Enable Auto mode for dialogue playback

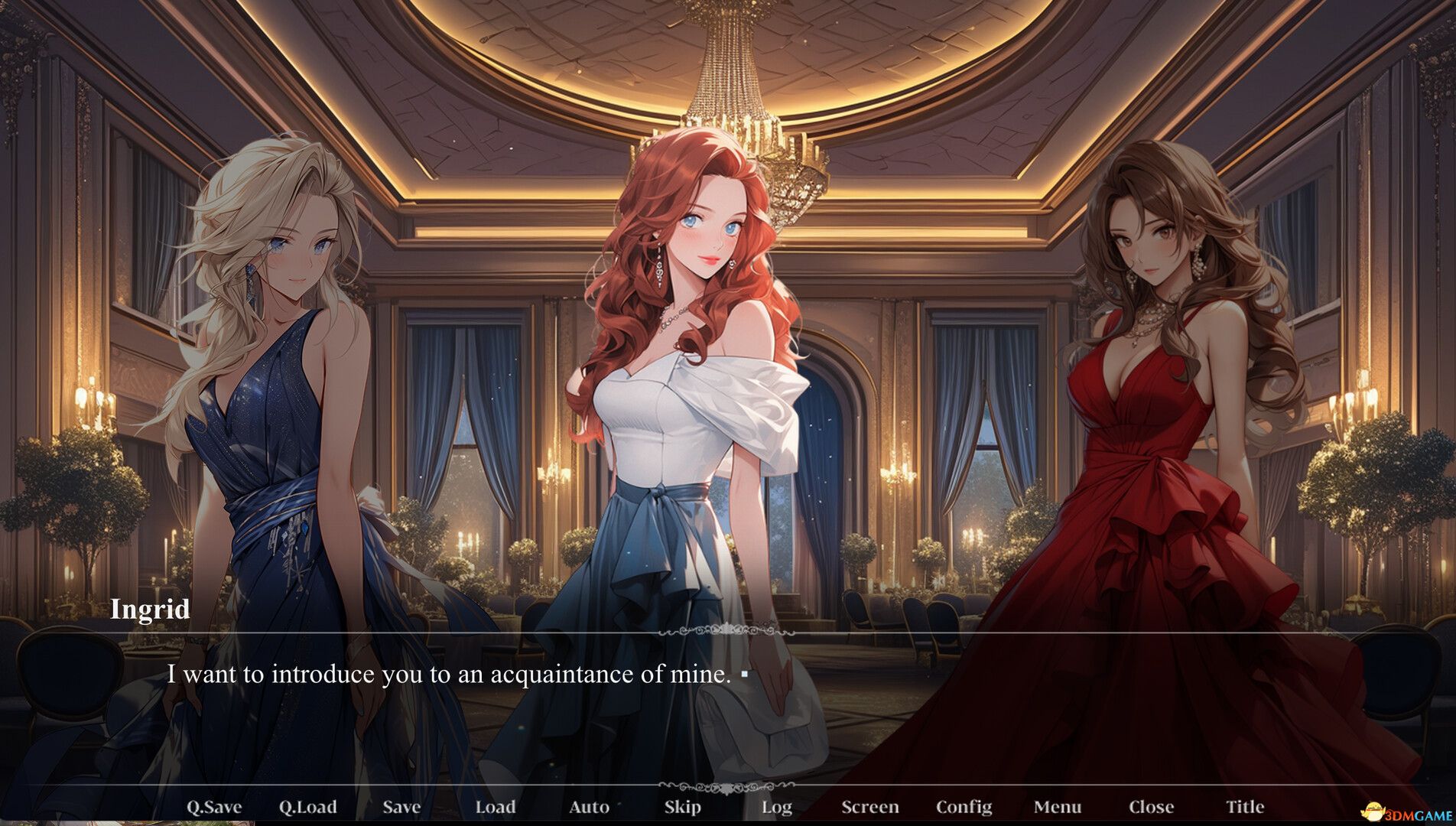coord(589,806)
